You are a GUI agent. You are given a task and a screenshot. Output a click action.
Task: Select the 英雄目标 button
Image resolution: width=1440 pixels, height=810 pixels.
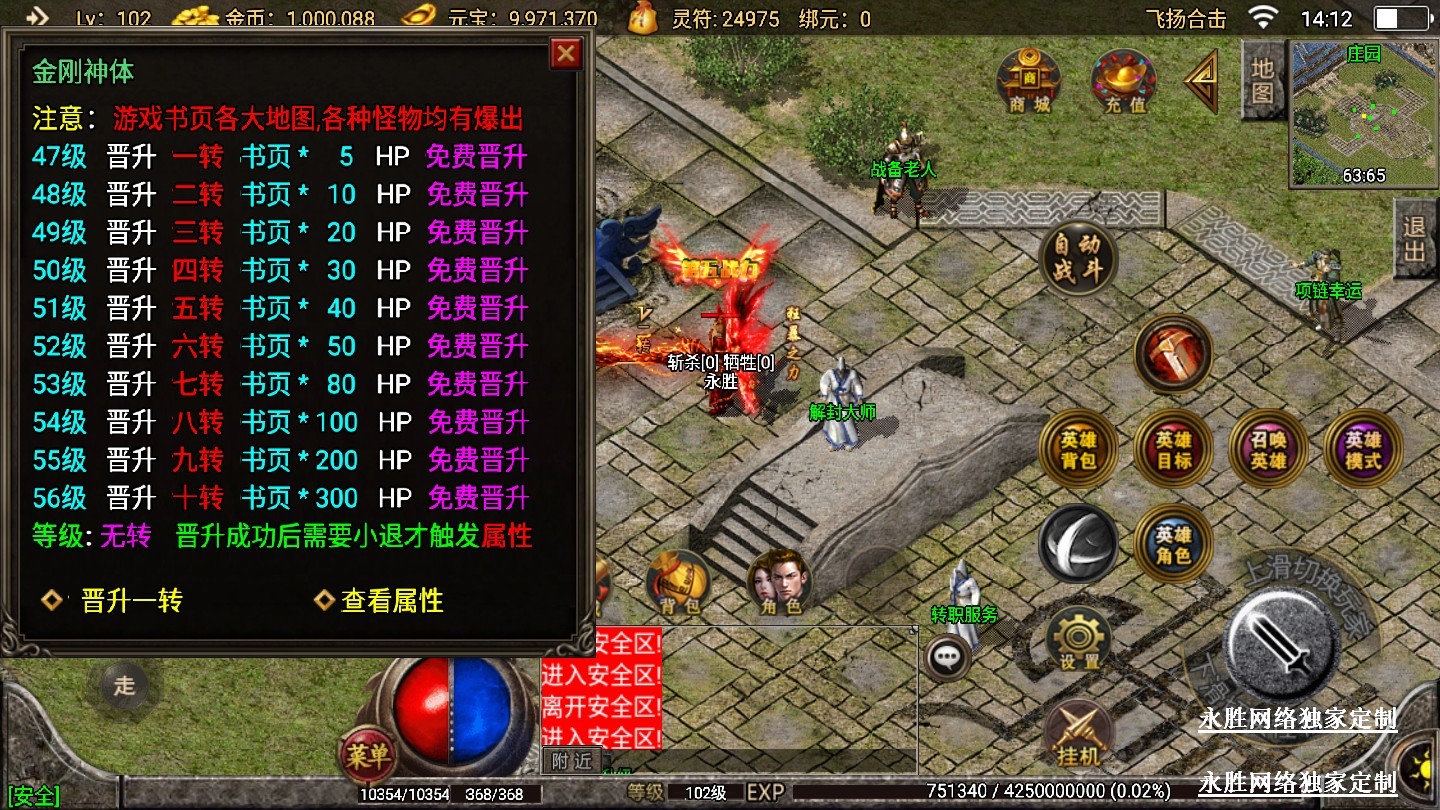click(x=1173, y=450)
